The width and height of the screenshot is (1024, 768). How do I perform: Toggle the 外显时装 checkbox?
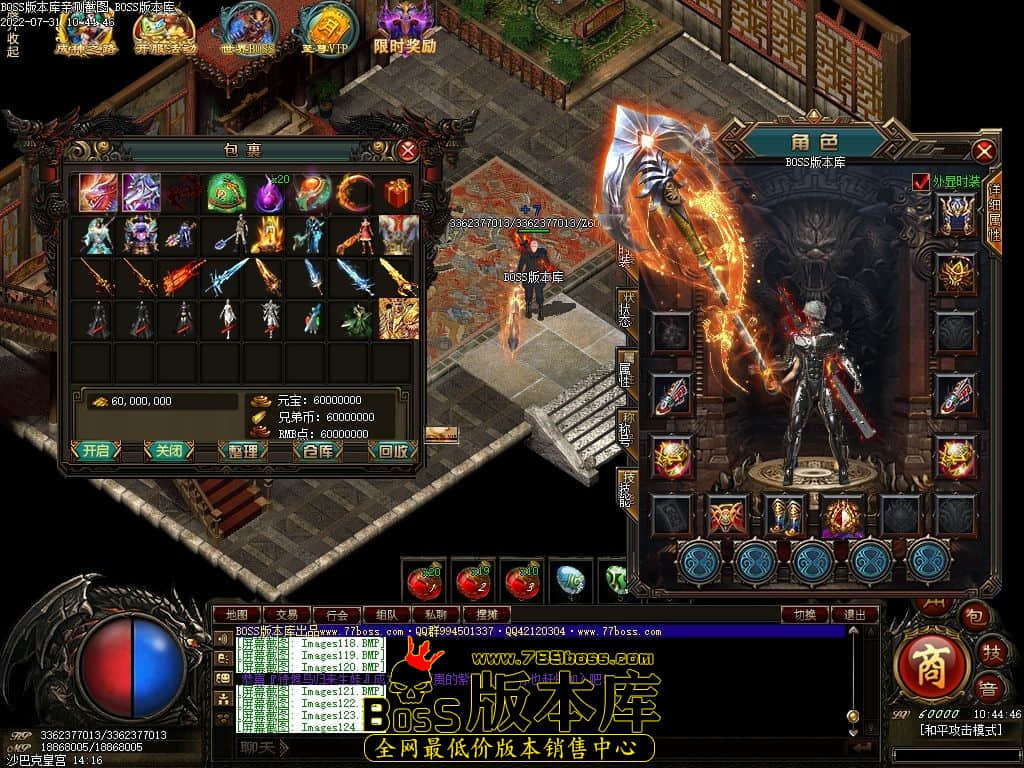921,181
